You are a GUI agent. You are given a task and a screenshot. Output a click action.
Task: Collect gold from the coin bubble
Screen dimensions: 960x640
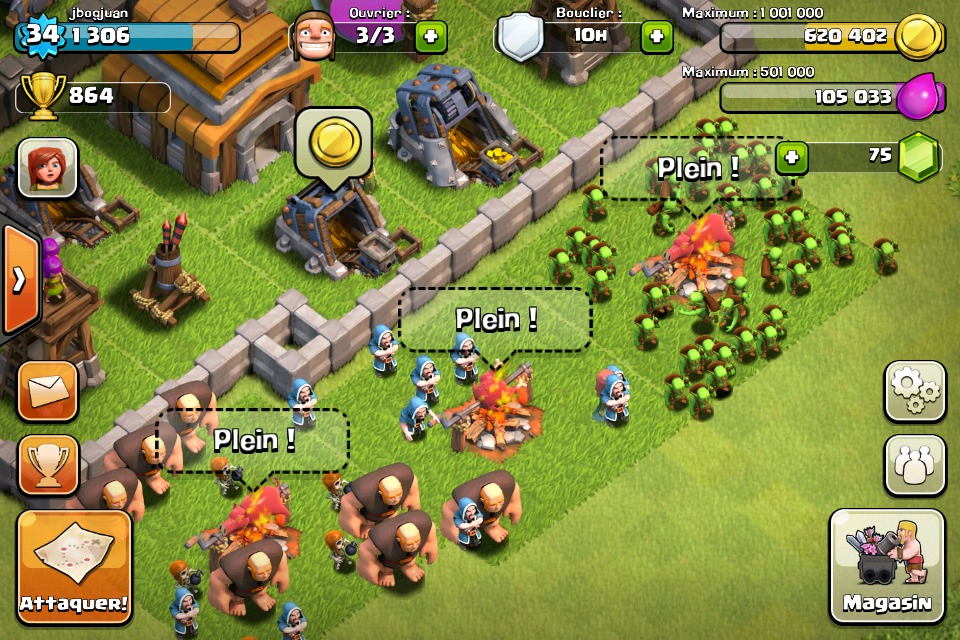(x=333, y=143)
